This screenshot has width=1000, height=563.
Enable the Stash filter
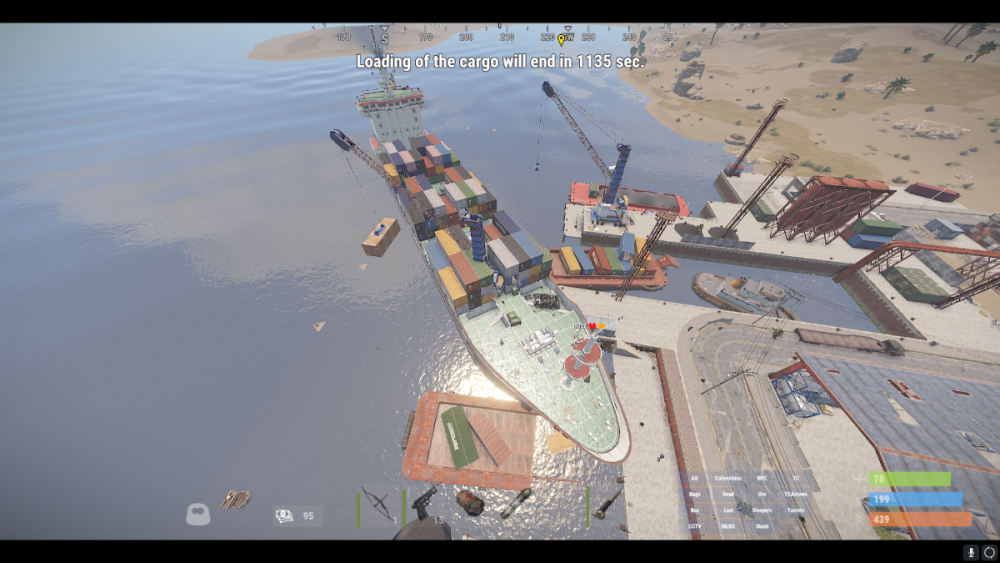pyautogui.click(x=762, y=526)
